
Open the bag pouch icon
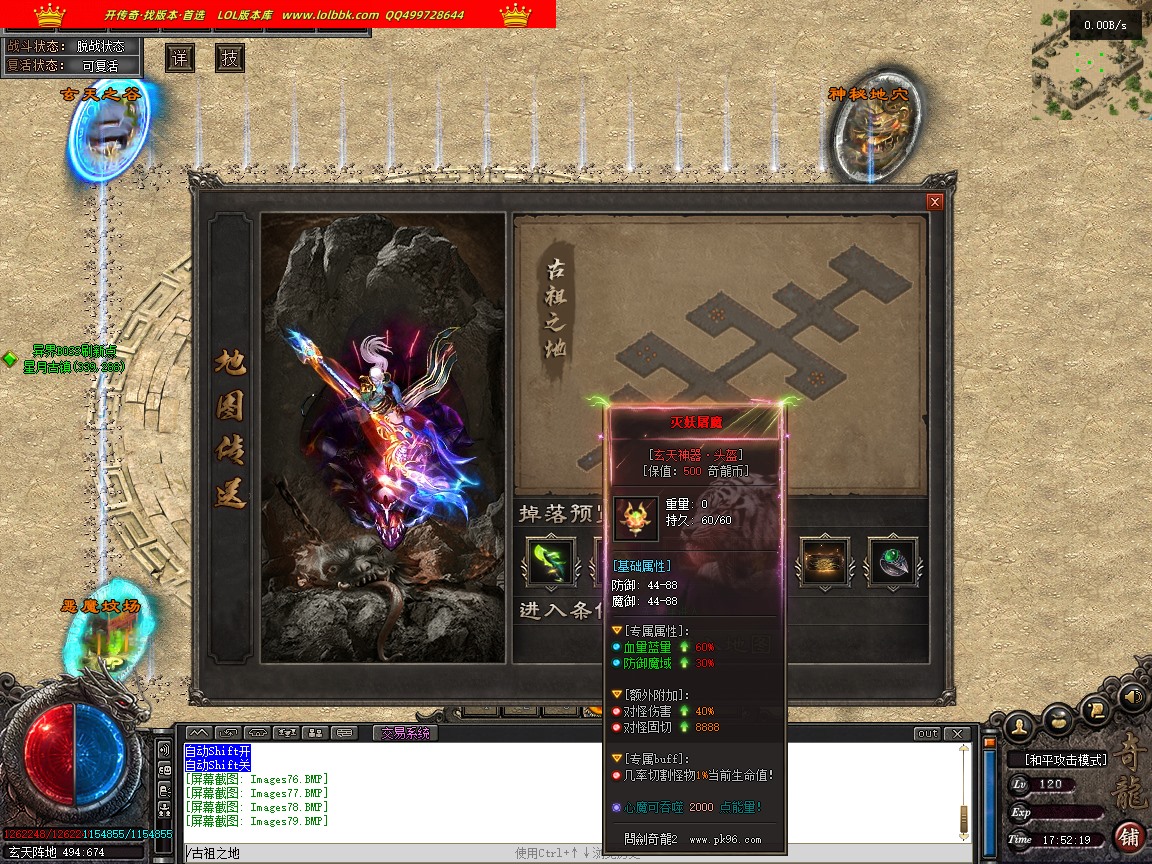(1058, 718)
